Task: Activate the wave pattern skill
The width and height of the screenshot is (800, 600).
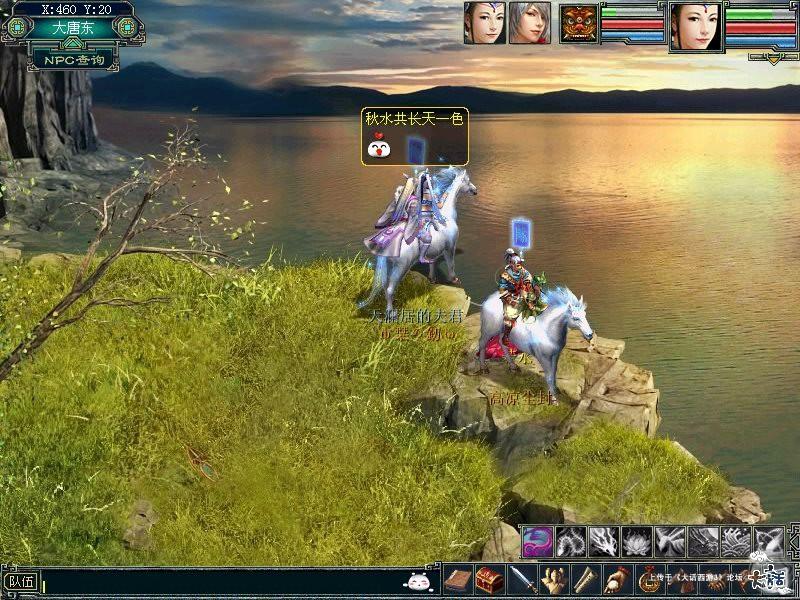Action: (x=736, y=541)
